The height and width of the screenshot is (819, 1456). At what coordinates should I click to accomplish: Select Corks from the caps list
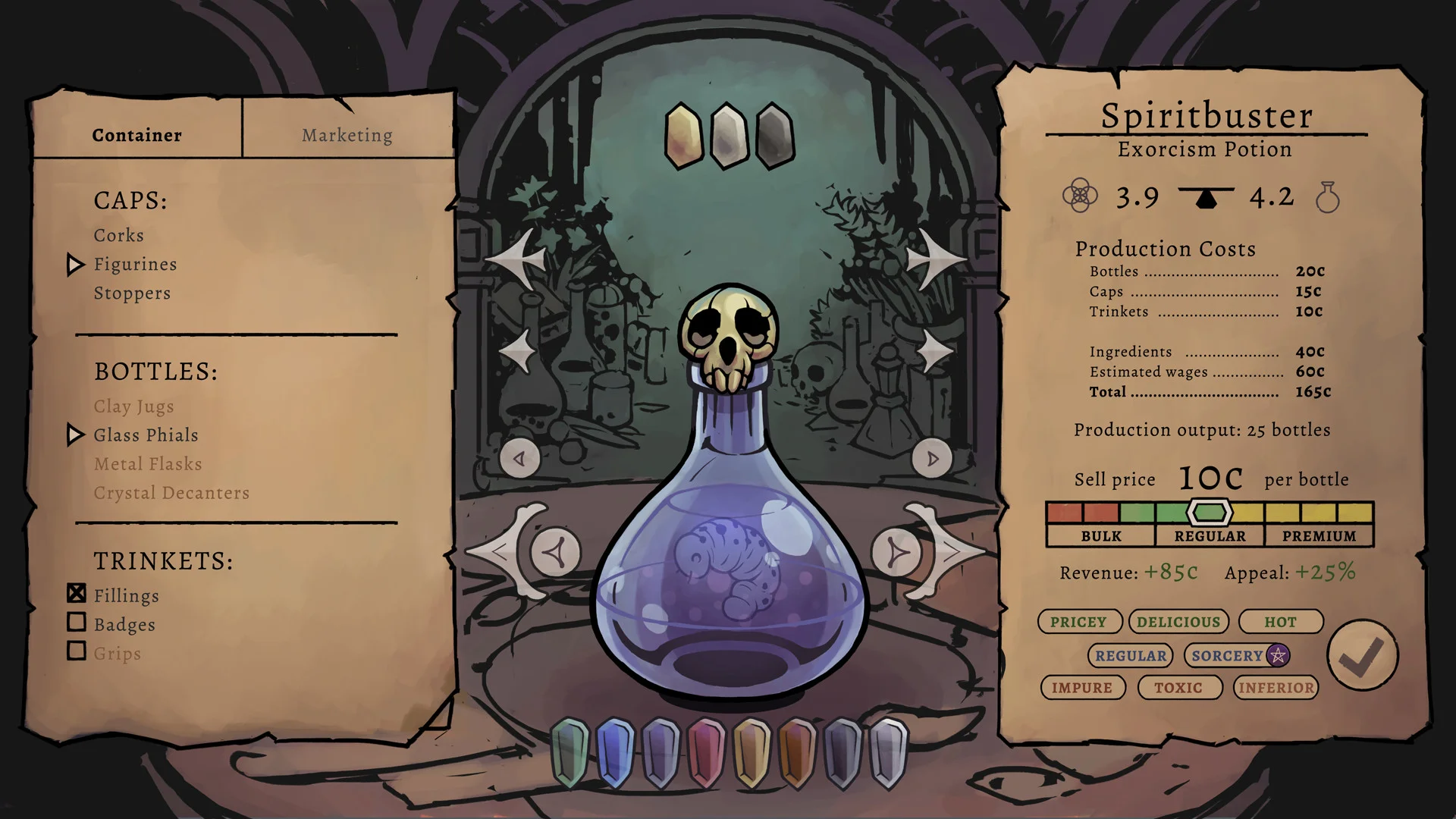(118, 235)
